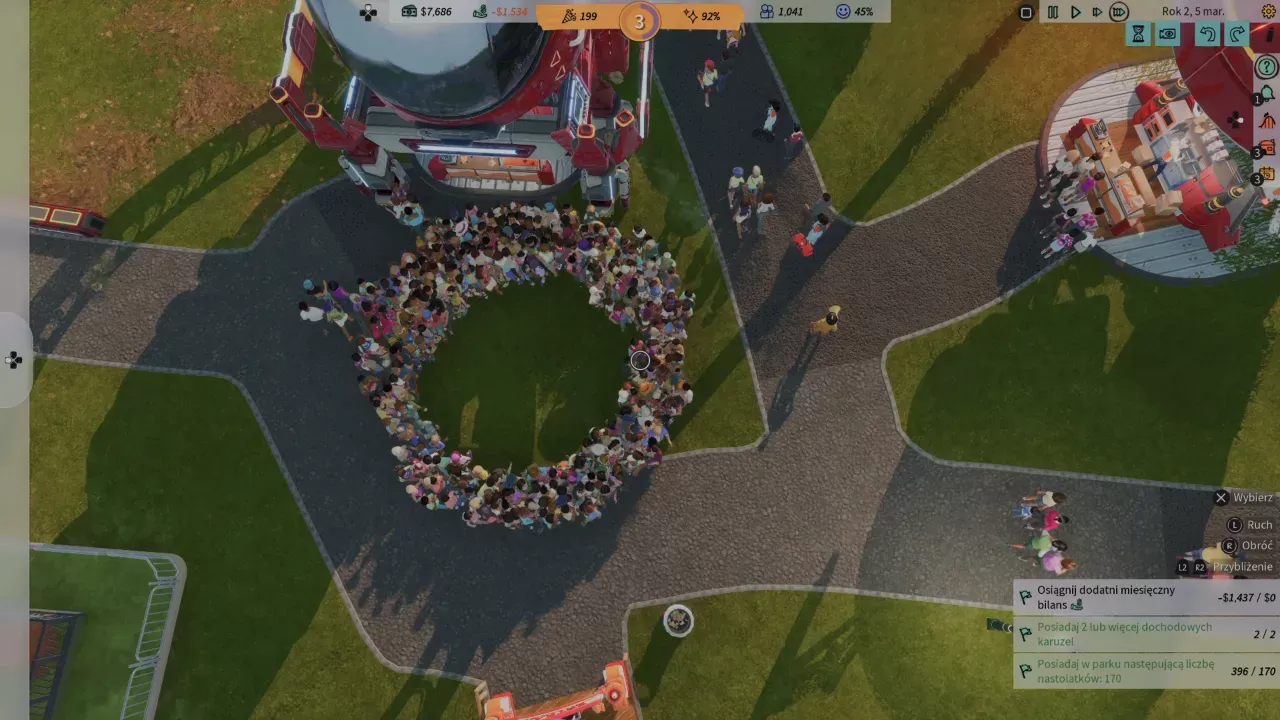
Task: Open settings via the gear icon
Action: 1268,12
